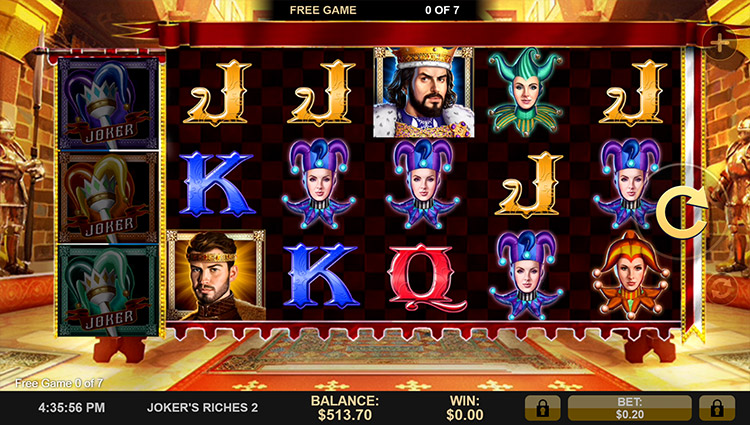The height and width of the screenshot is (425, 750).
Task: Click the lock button right of BET
Action: 716,407
